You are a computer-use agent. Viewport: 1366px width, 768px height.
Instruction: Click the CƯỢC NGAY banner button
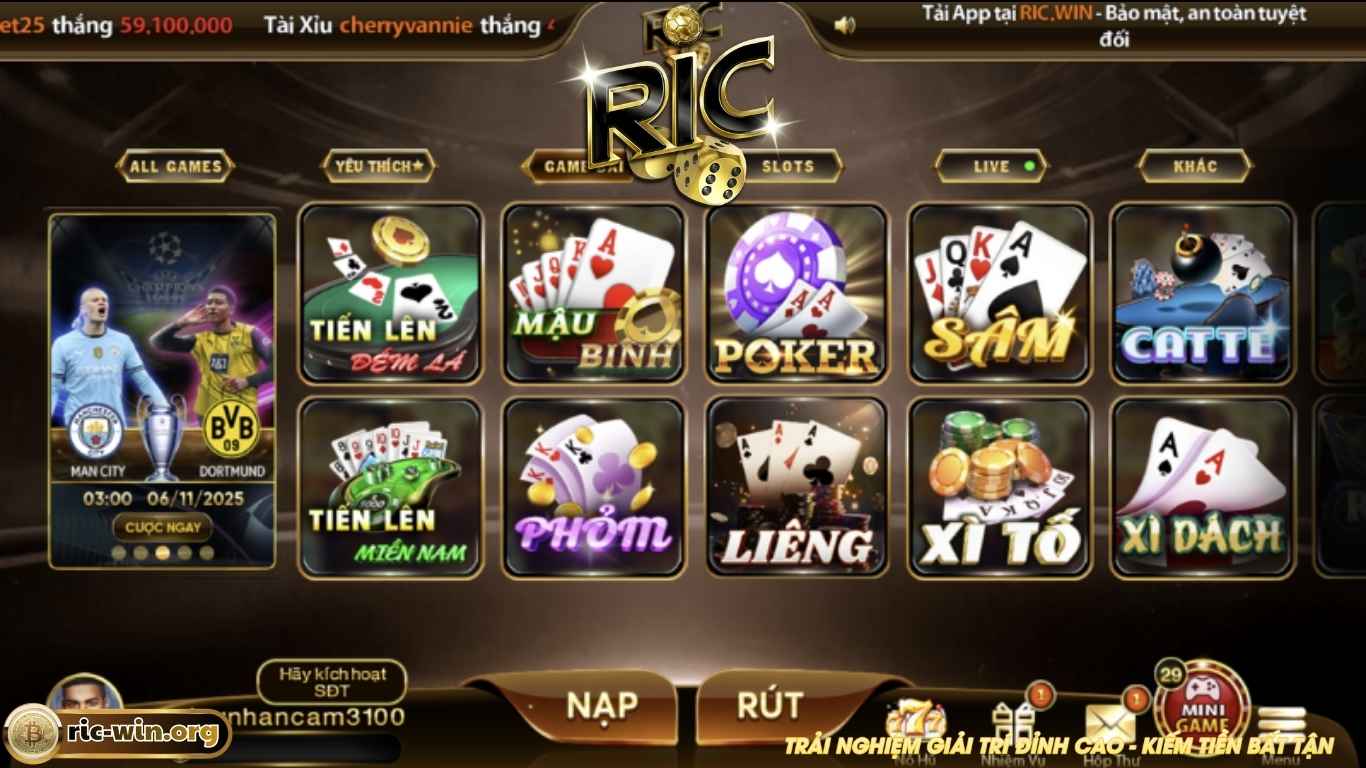163,526
